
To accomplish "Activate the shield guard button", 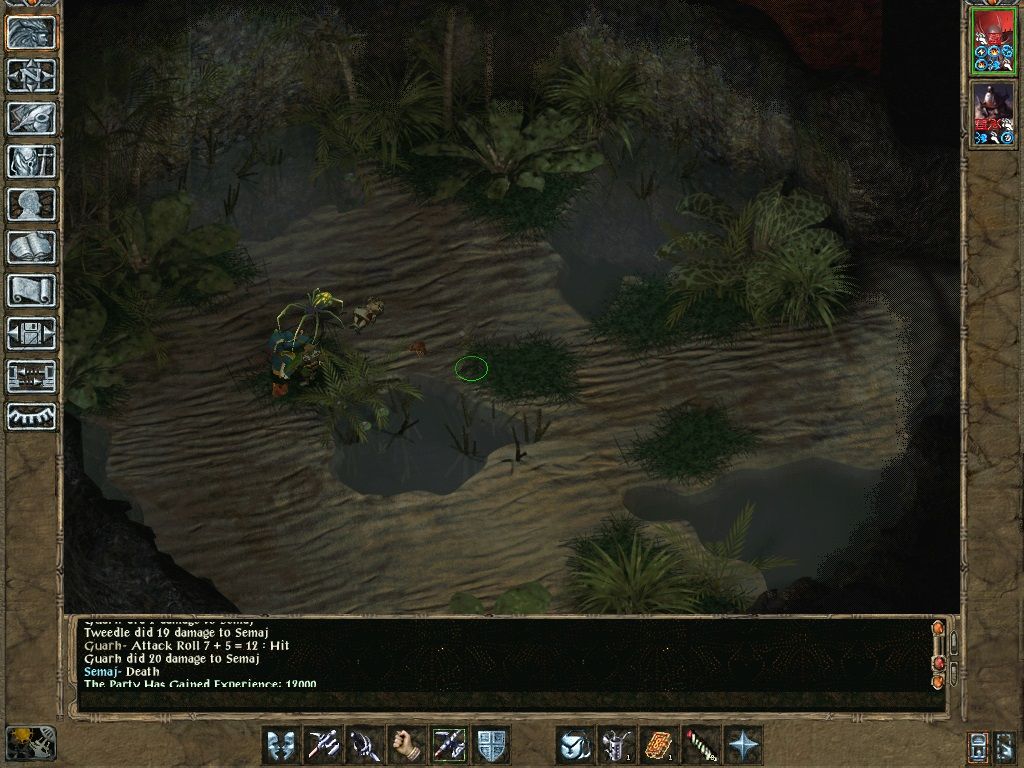I will 491,745.
